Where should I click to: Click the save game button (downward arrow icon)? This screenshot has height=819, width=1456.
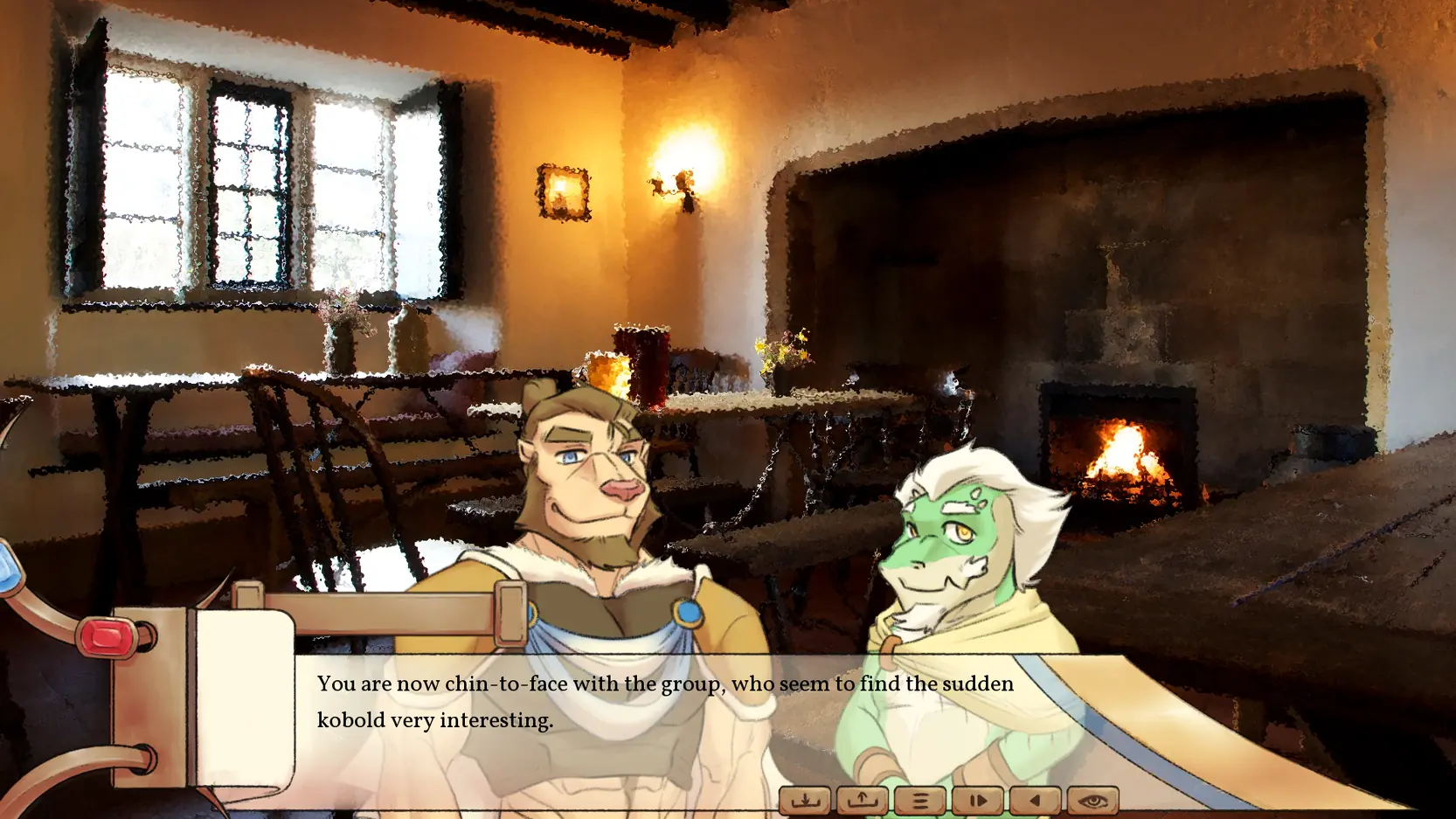pos(804,800)
